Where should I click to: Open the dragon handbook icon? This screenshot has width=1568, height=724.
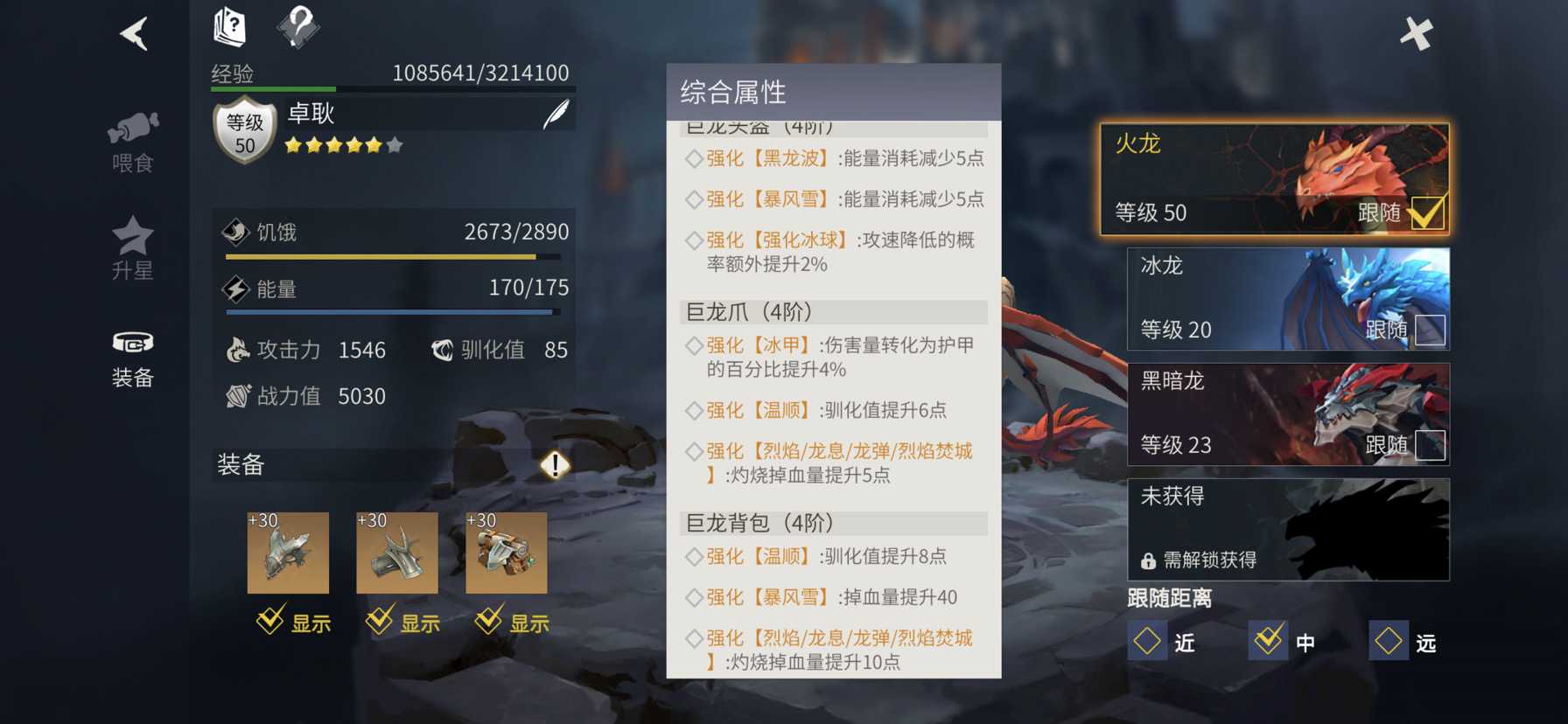pos(227,25)
